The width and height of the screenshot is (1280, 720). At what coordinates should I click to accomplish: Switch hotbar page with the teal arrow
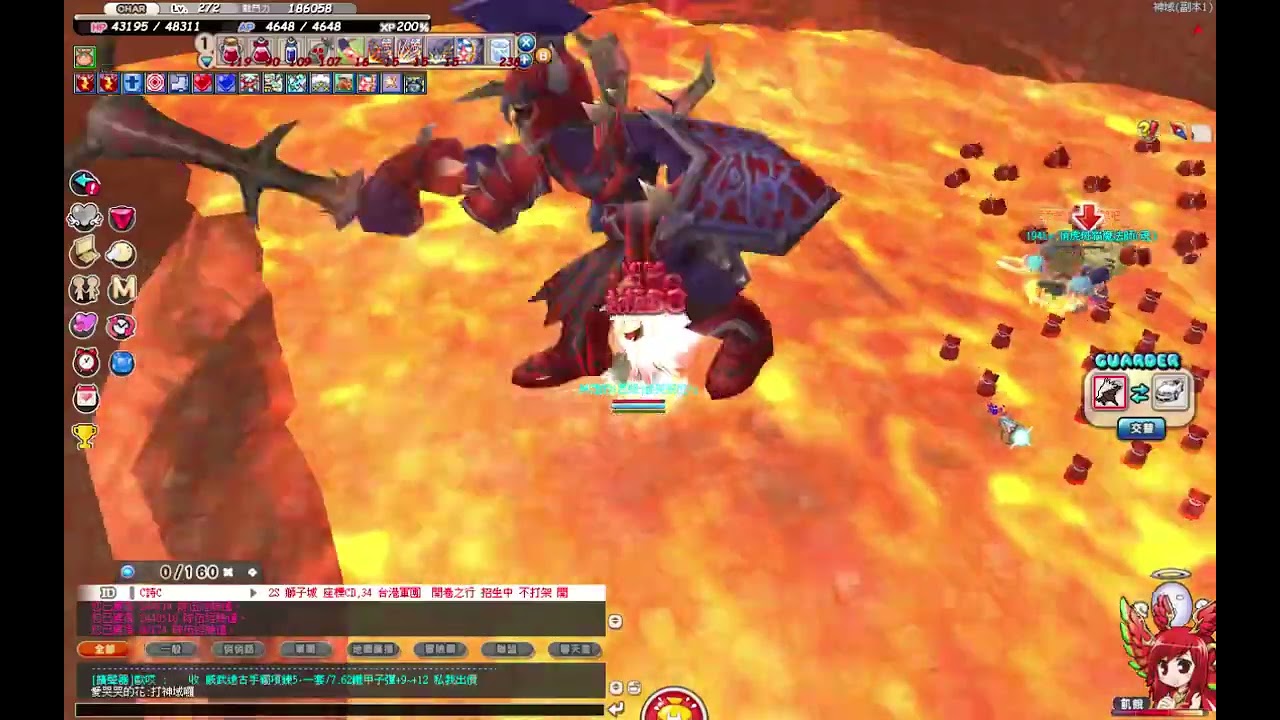click(206, 61)
